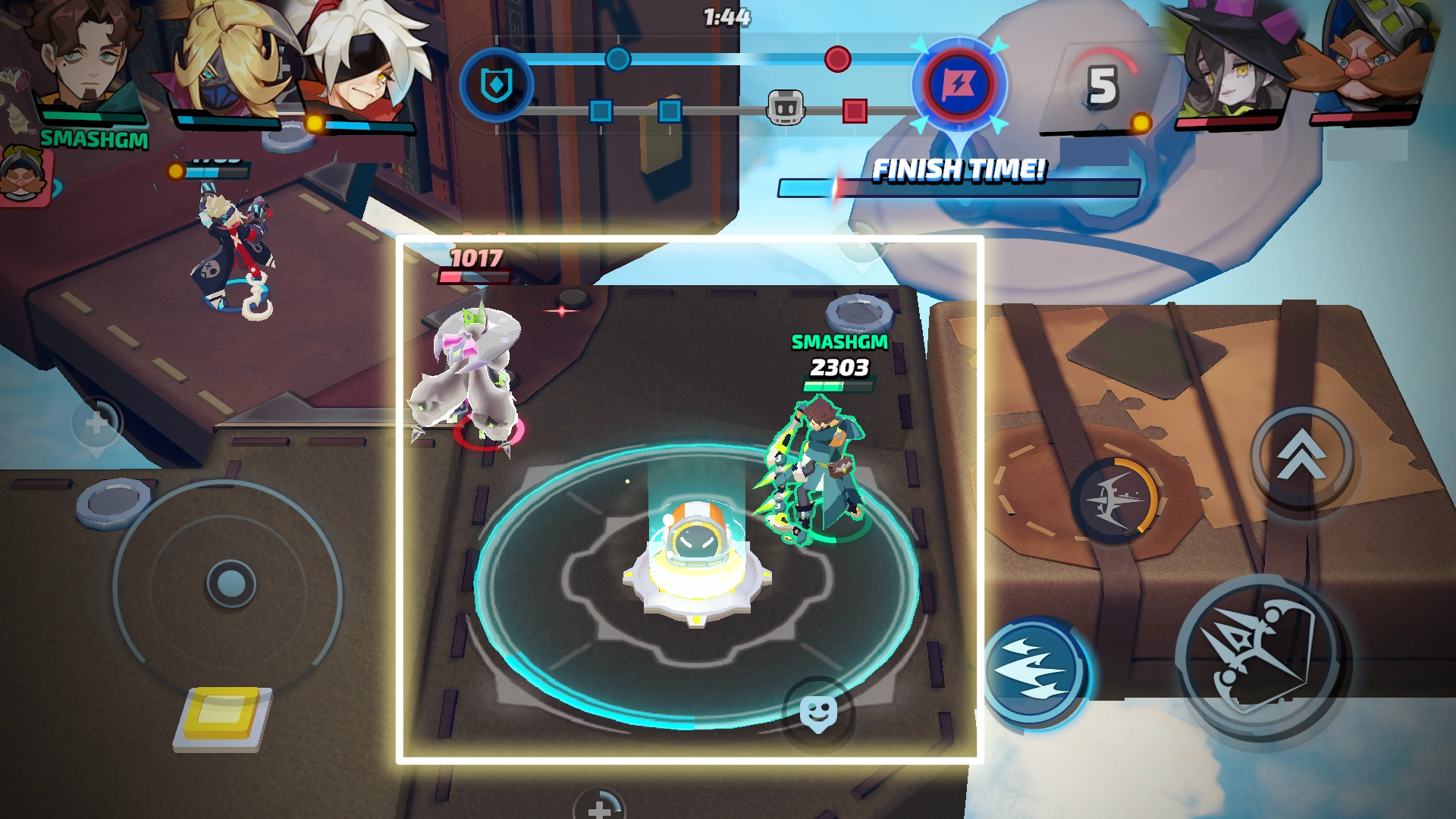
Task: Activate the crossbow skill on cooldown
Action: [1115, 499]
